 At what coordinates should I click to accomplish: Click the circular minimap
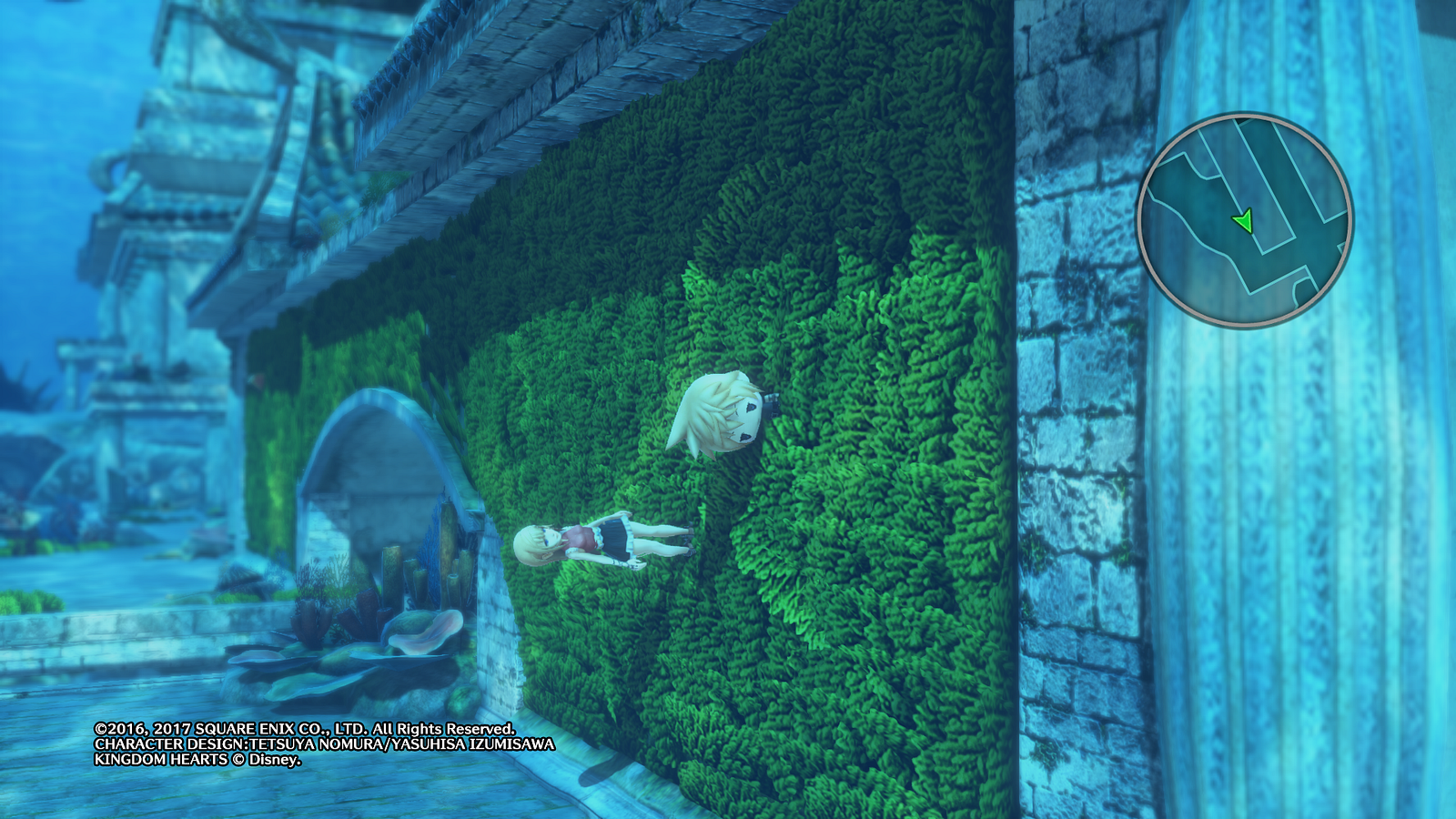pyautogui.click(x=1245, y=220)
